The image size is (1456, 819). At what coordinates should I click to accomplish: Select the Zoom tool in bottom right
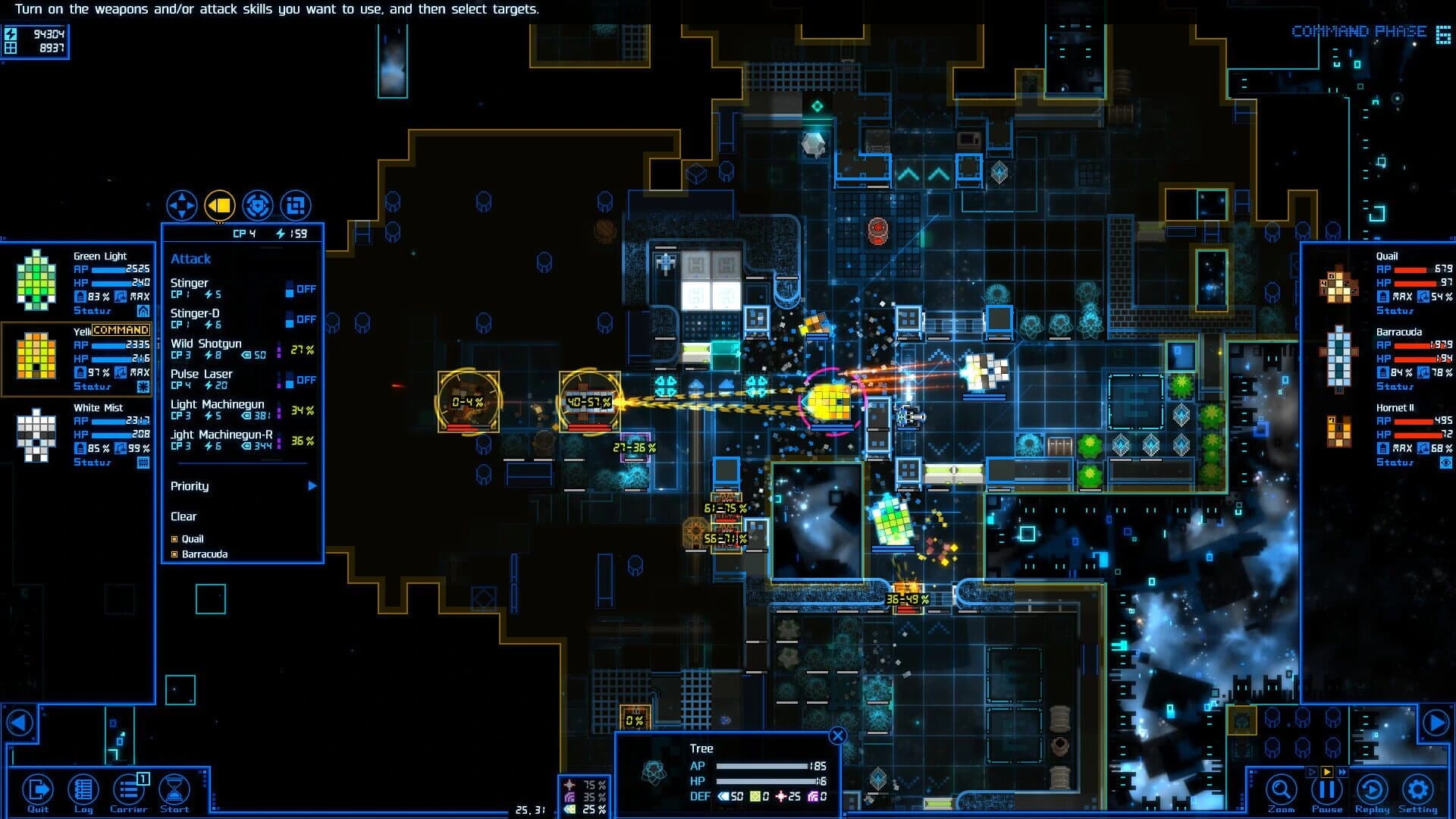tap(1280, 789)
